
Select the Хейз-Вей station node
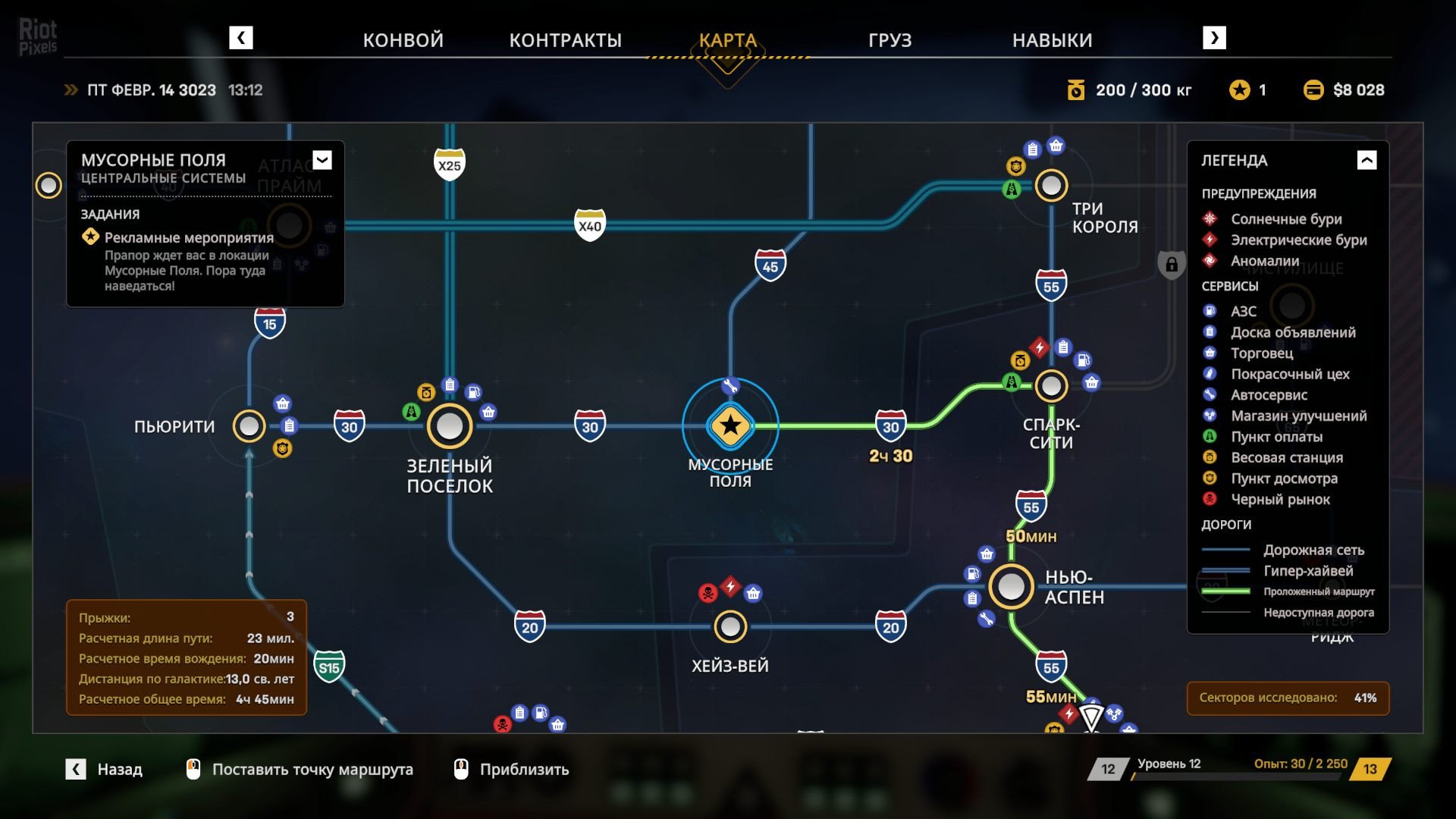click(730, 626)
